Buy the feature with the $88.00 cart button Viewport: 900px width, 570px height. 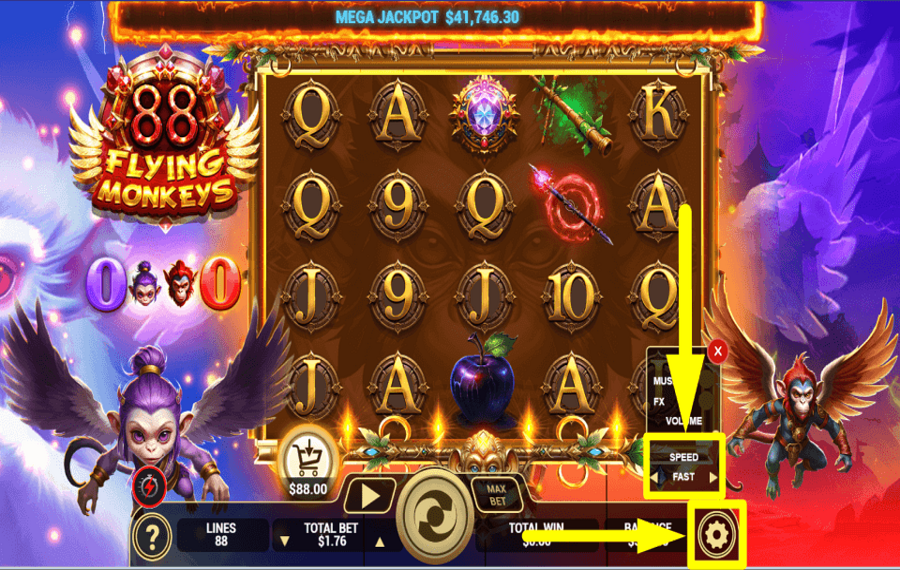tap(308, 459)
